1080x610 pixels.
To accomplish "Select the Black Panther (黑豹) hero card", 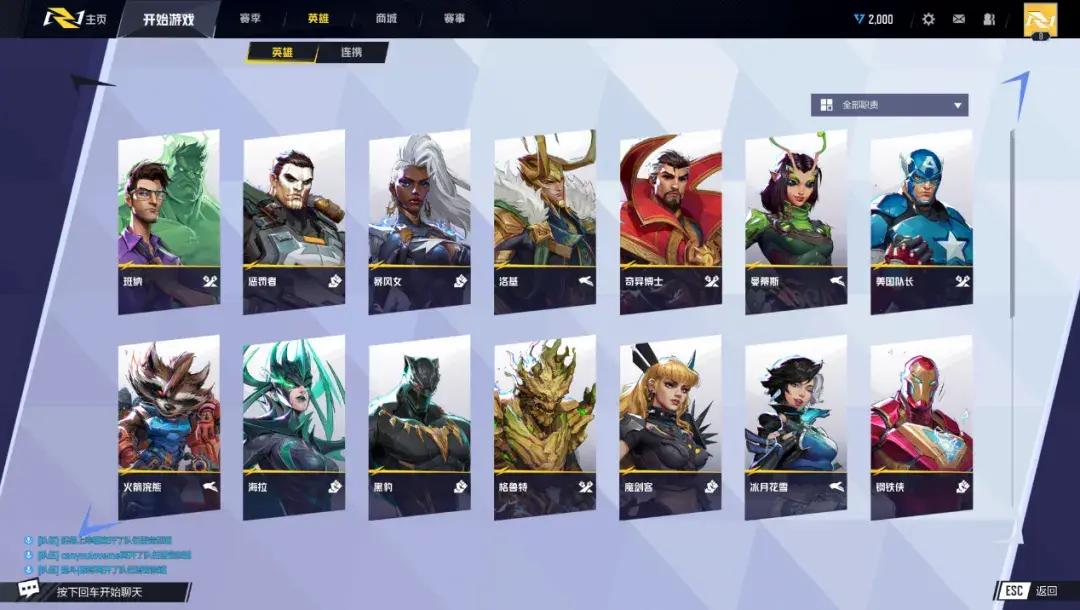I will [419, 426].
